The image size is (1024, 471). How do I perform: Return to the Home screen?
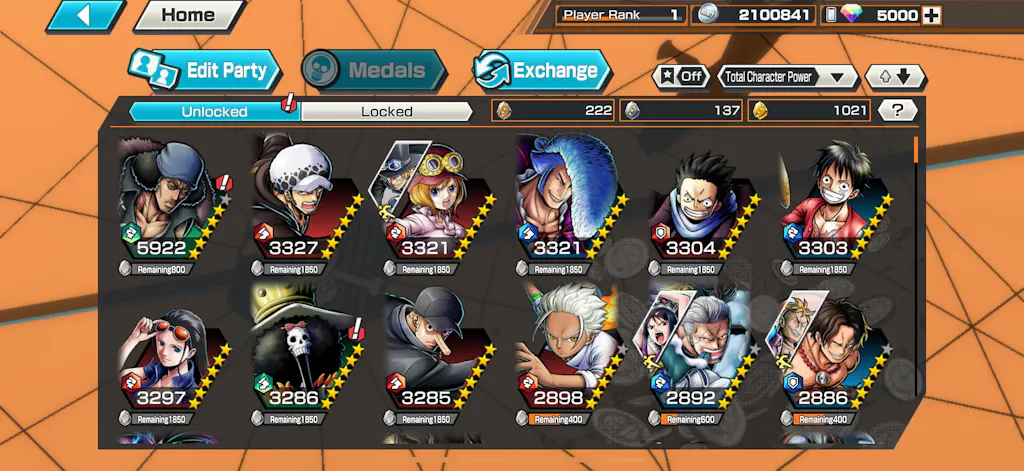pos(188,15)
